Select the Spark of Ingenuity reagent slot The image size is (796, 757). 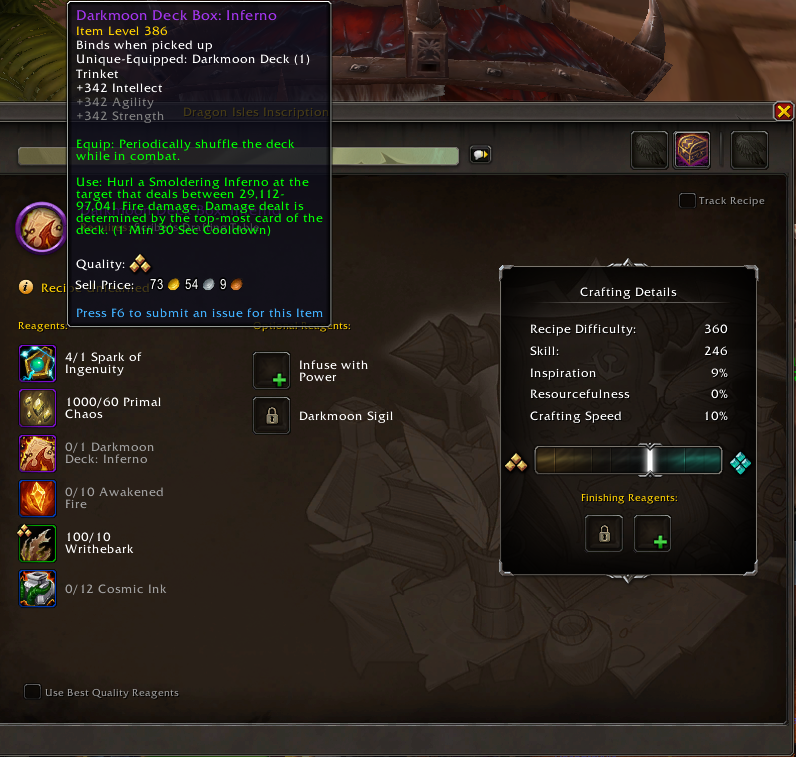tap(38, 364)
